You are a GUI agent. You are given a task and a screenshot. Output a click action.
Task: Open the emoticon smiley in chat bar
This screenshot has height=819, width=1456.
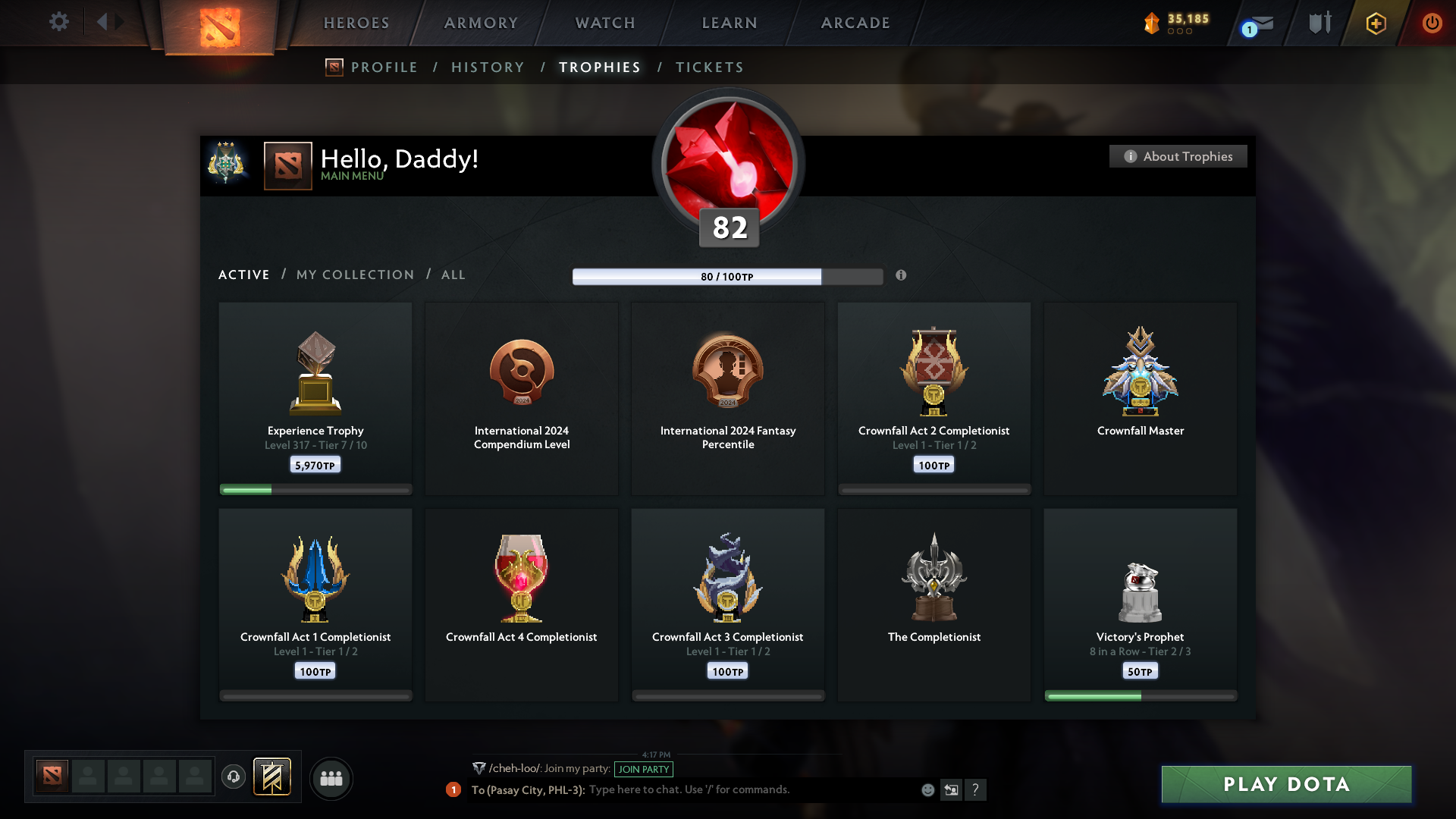[x=927, y=789]
